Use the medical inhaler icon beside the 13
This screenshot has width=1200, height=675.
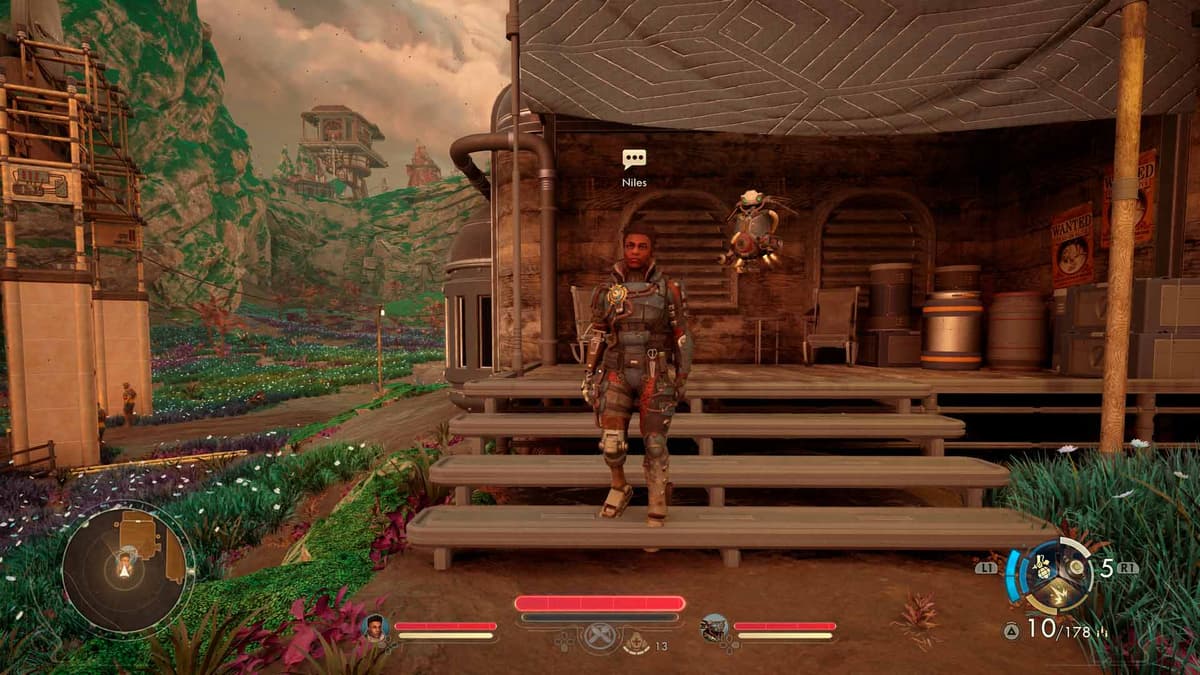pos(635,644)
